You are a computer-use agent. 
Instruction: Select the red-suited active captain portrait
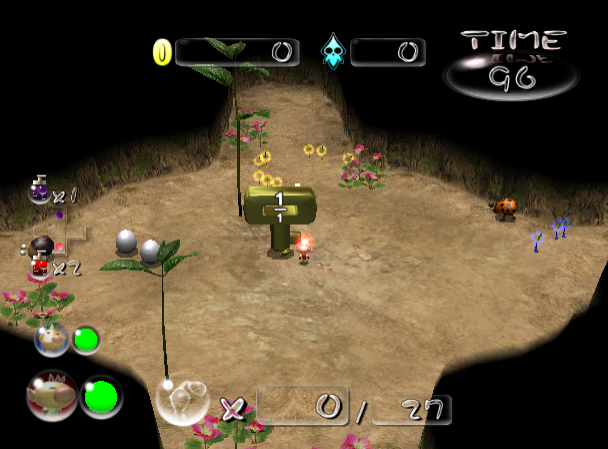51,395
